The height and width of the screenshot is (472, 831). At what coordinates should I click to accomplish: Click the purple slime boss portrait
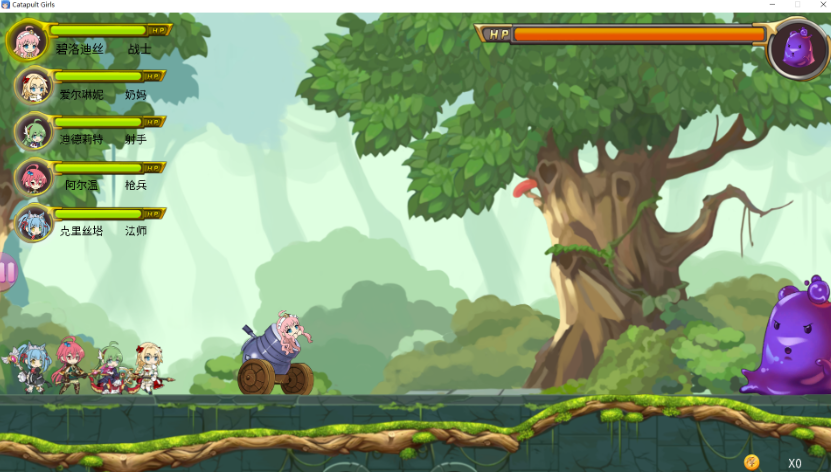[798, 47]
